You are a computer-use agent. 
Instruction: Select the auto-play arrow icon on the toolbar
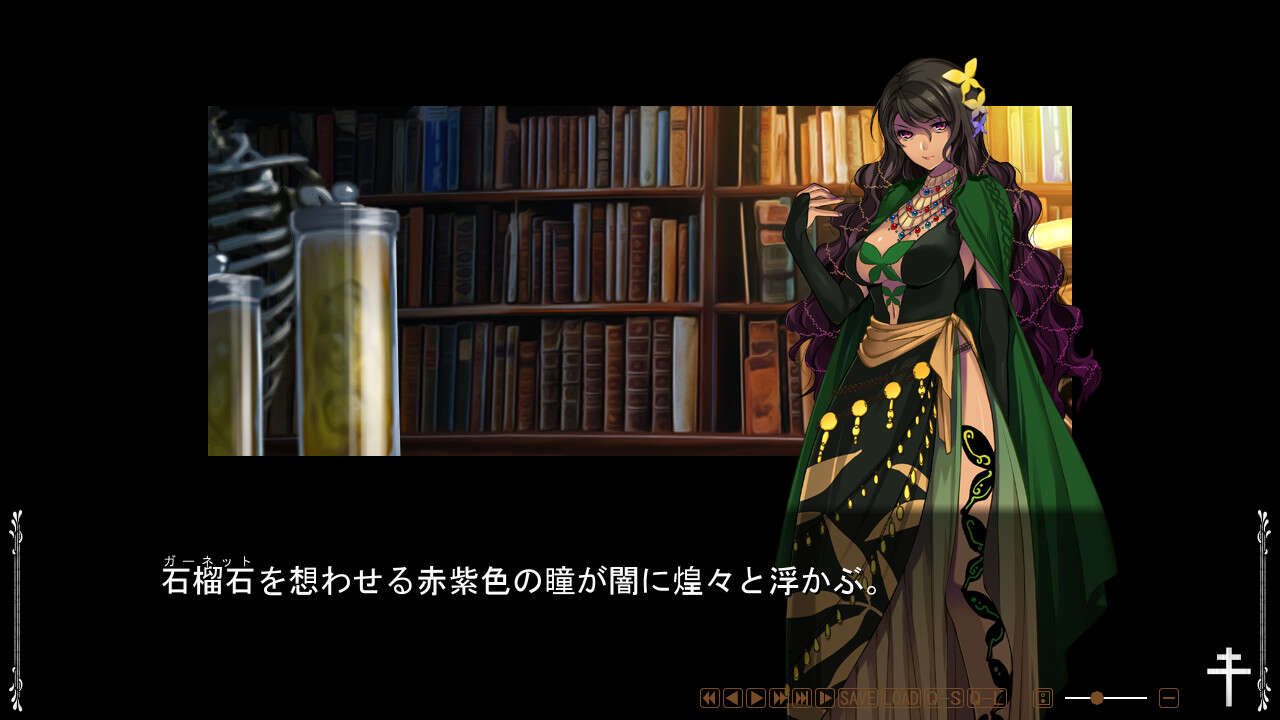tap(823, 694)
